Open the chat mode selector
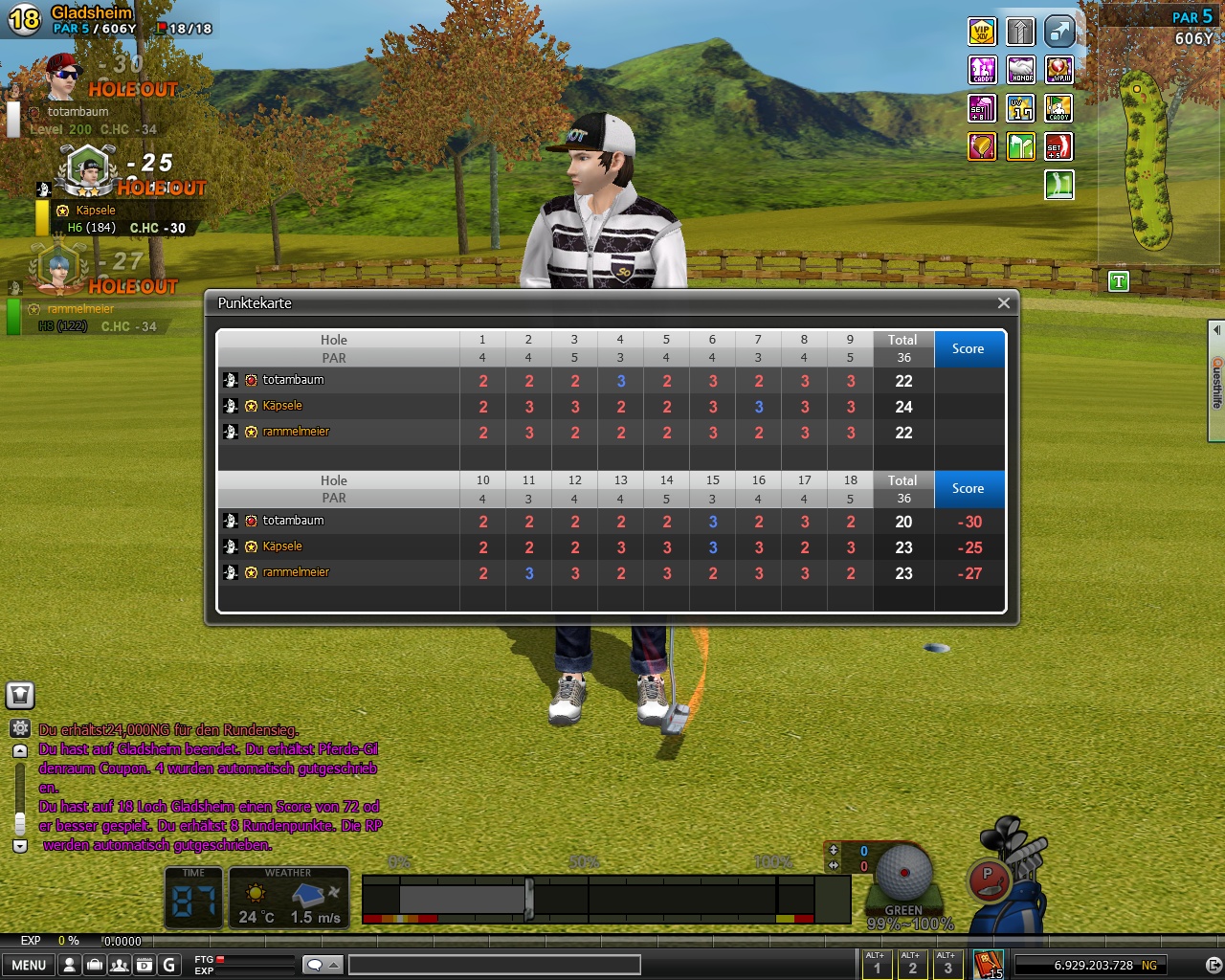Screen dimensions: 1225x980 pos(323,965)
